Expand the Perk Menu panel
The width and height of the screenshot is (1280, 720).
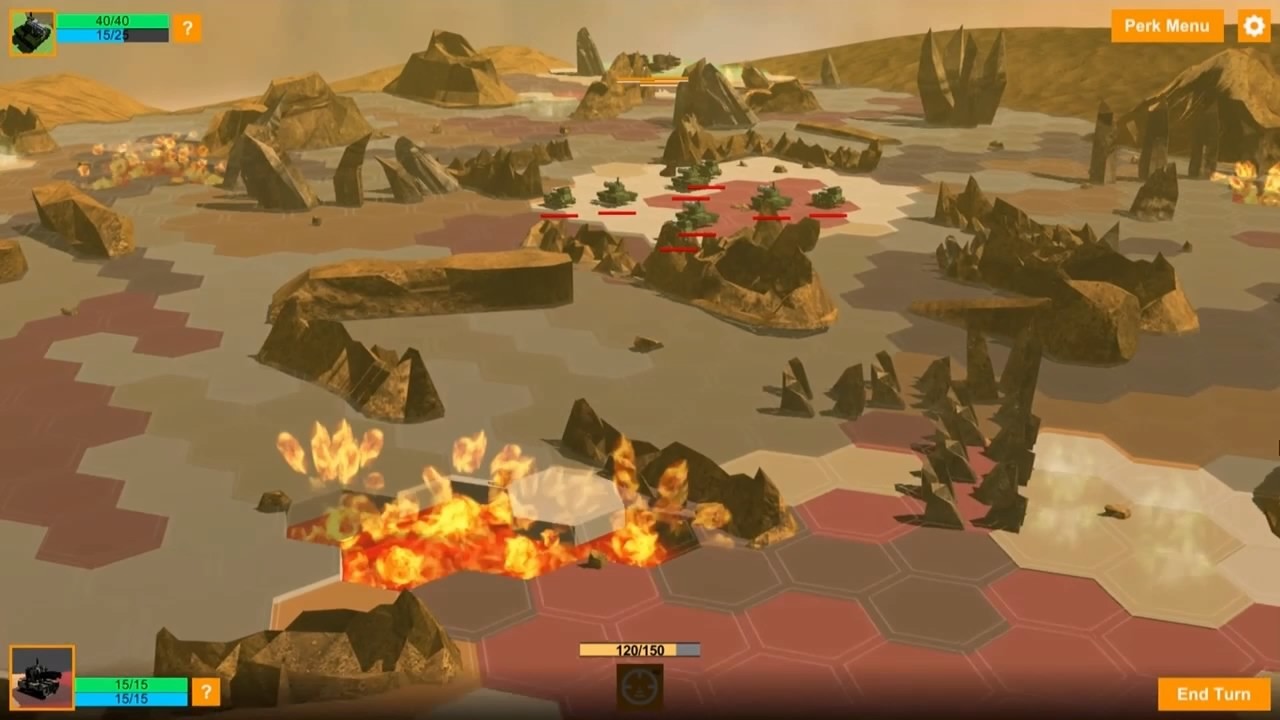tap(1166, 27)
